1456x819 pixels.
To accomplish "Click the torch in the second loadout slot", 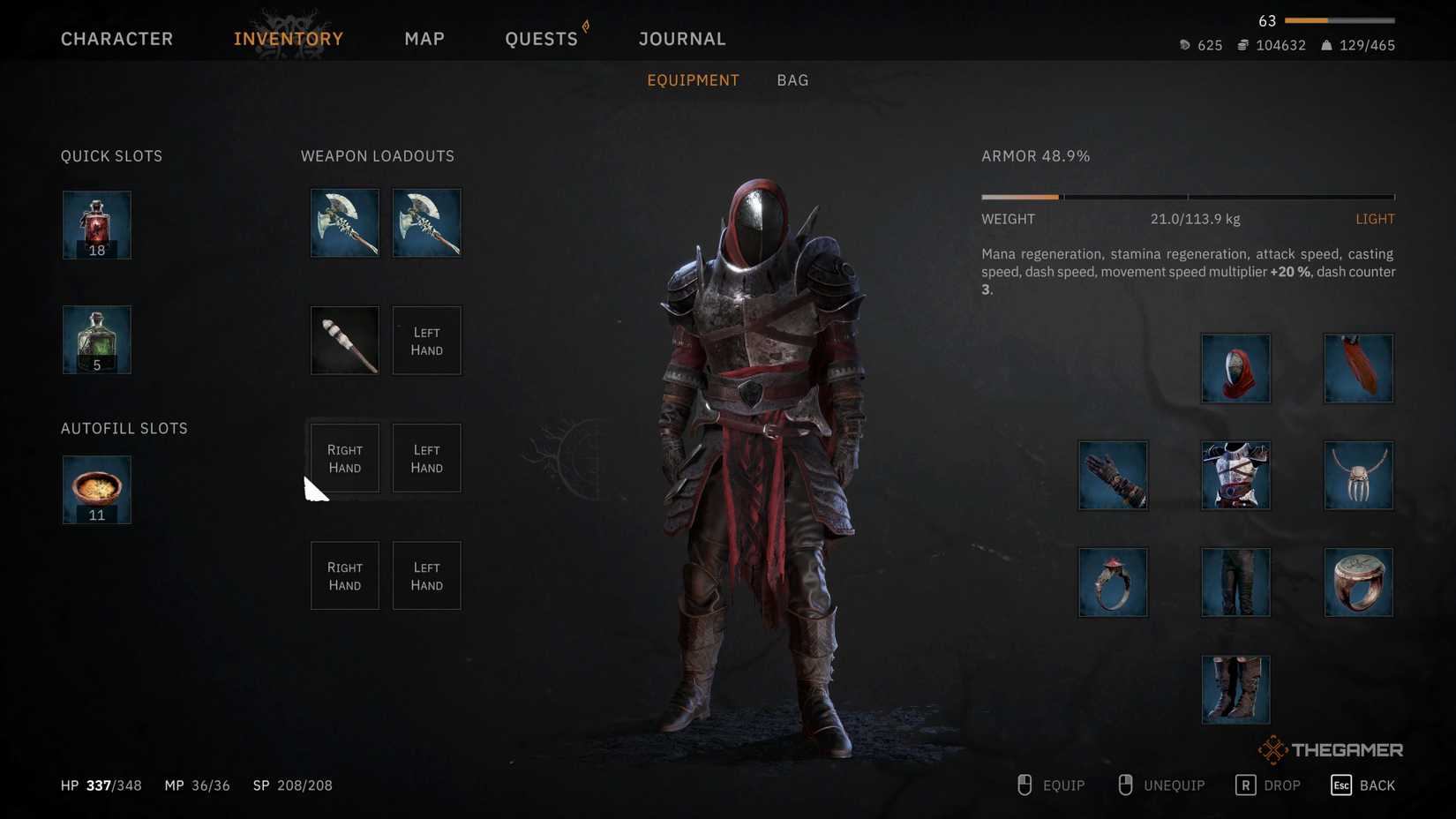I will (x=344, y=340).
